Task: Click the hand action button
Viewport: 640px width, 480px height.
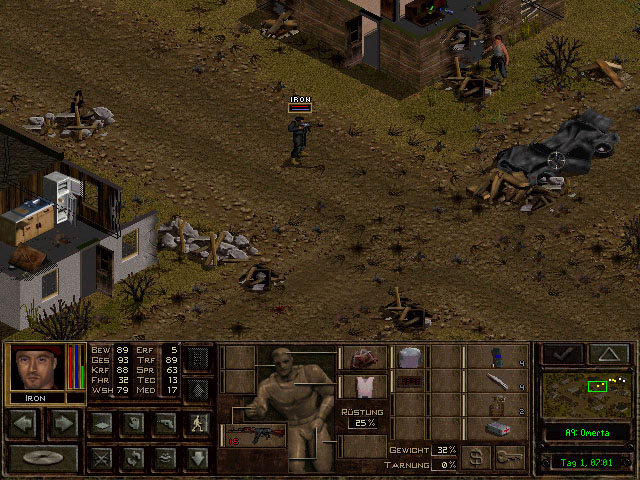Action: tap(131, 424)
